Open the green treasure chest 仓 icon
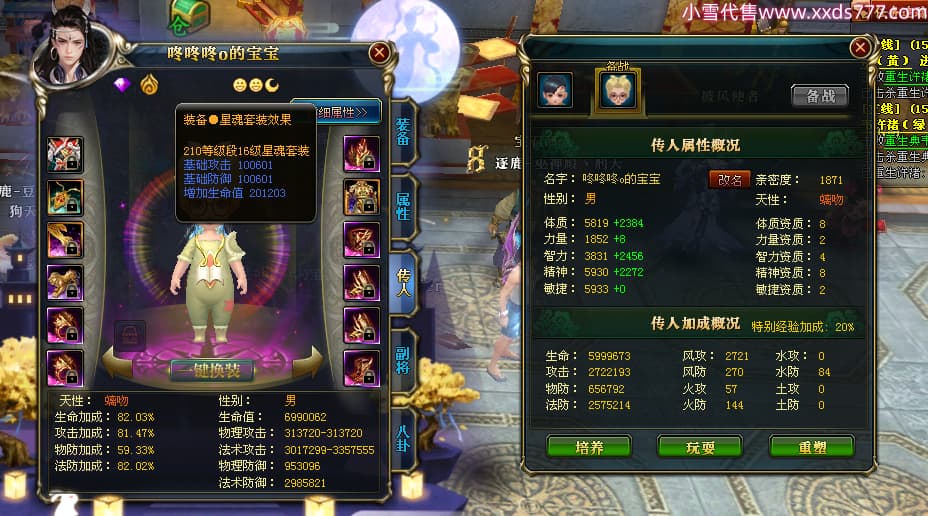Viewport: 928px width, 516px height. (x=188, y=14)
